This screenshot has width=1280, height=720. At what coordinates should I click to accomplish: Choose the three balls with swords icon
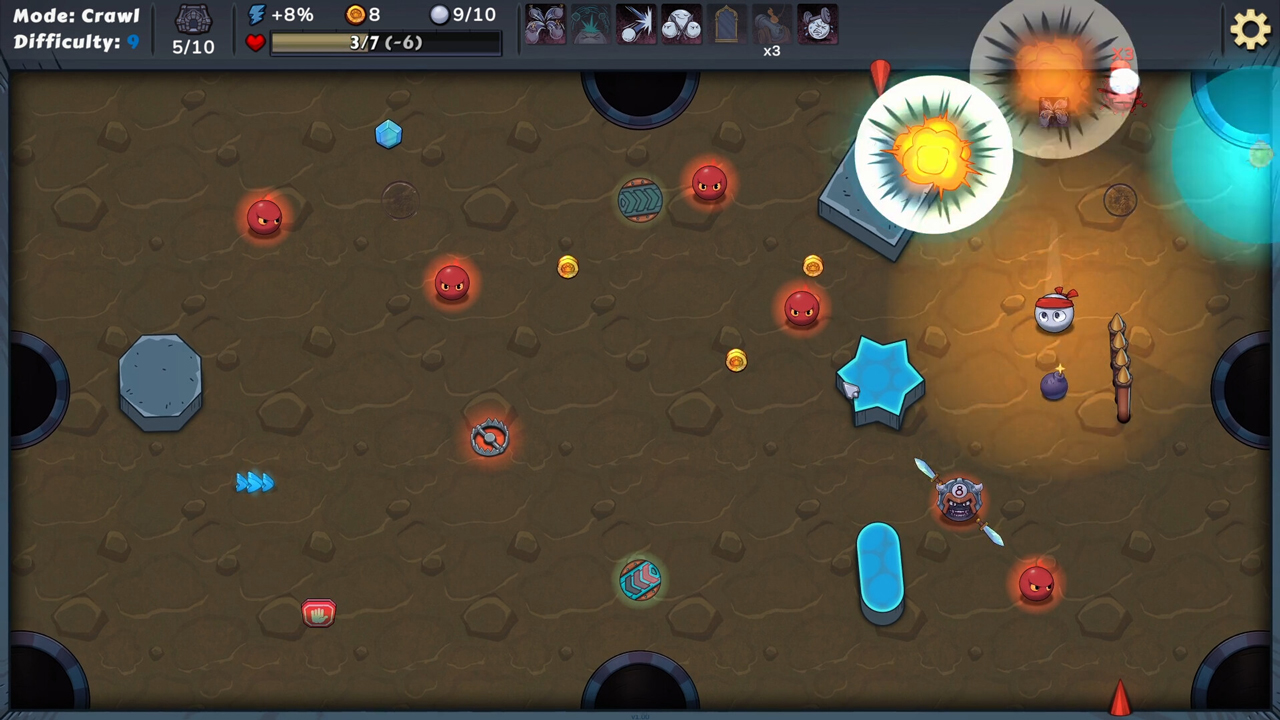click(681, 25)
